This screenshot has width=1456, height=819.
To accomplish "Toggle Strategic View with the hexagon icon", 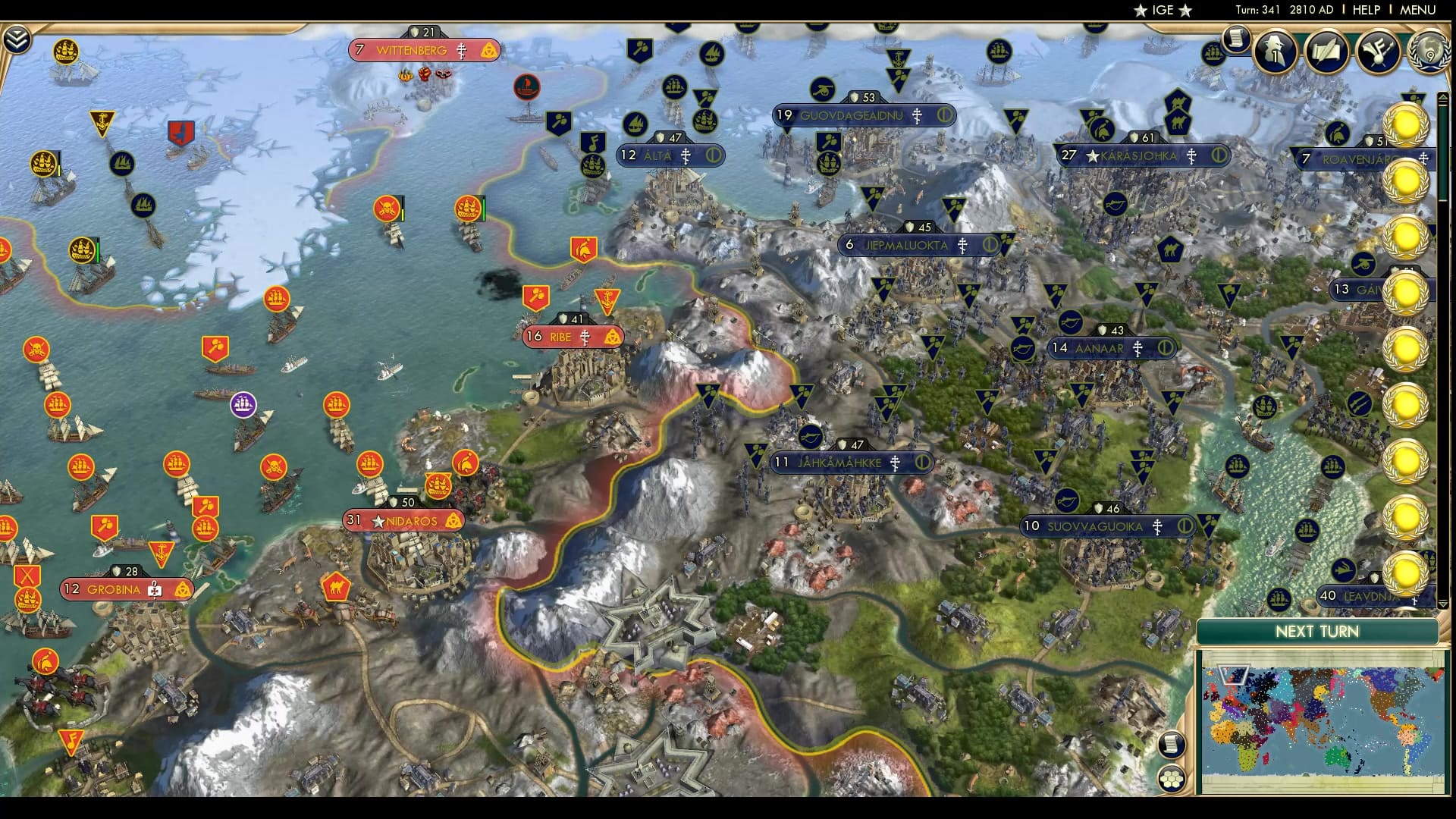I will [1171, 779].
